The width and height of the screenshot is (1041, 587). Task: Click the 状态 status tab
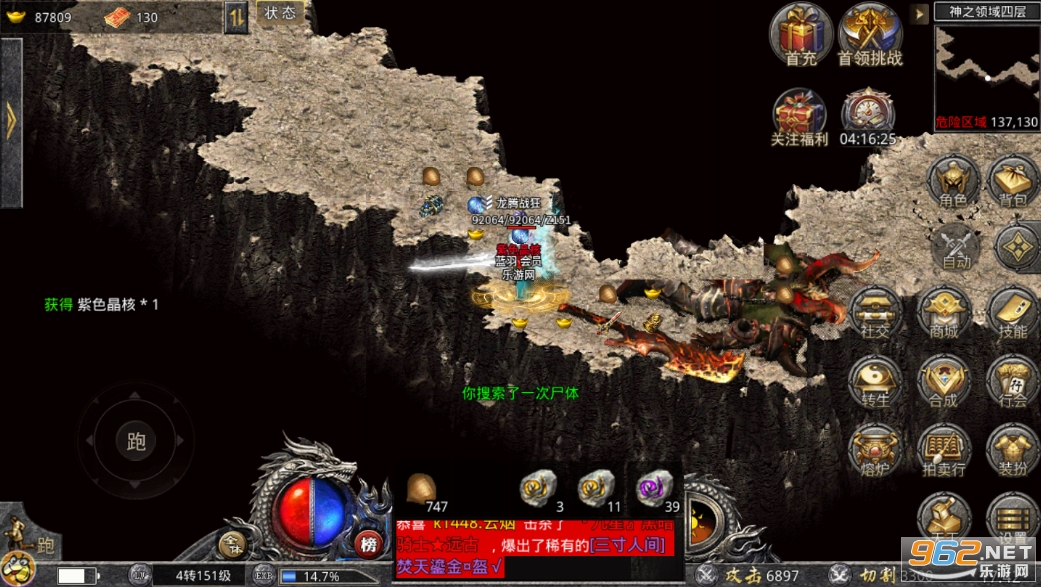pos(280,13)
